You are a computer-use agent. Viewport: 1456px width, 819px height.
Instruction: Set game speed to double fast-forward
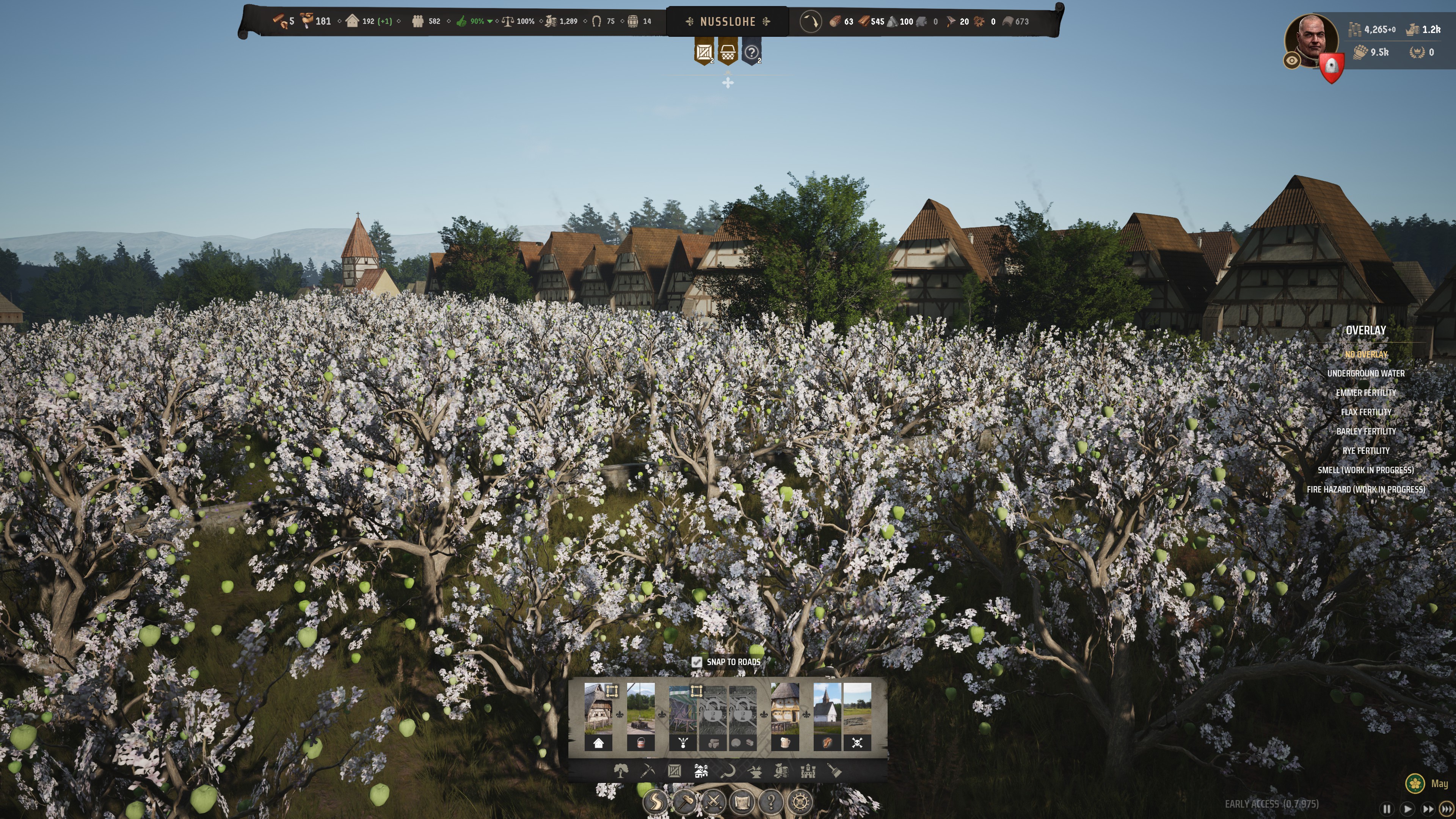coord(1428,809)
